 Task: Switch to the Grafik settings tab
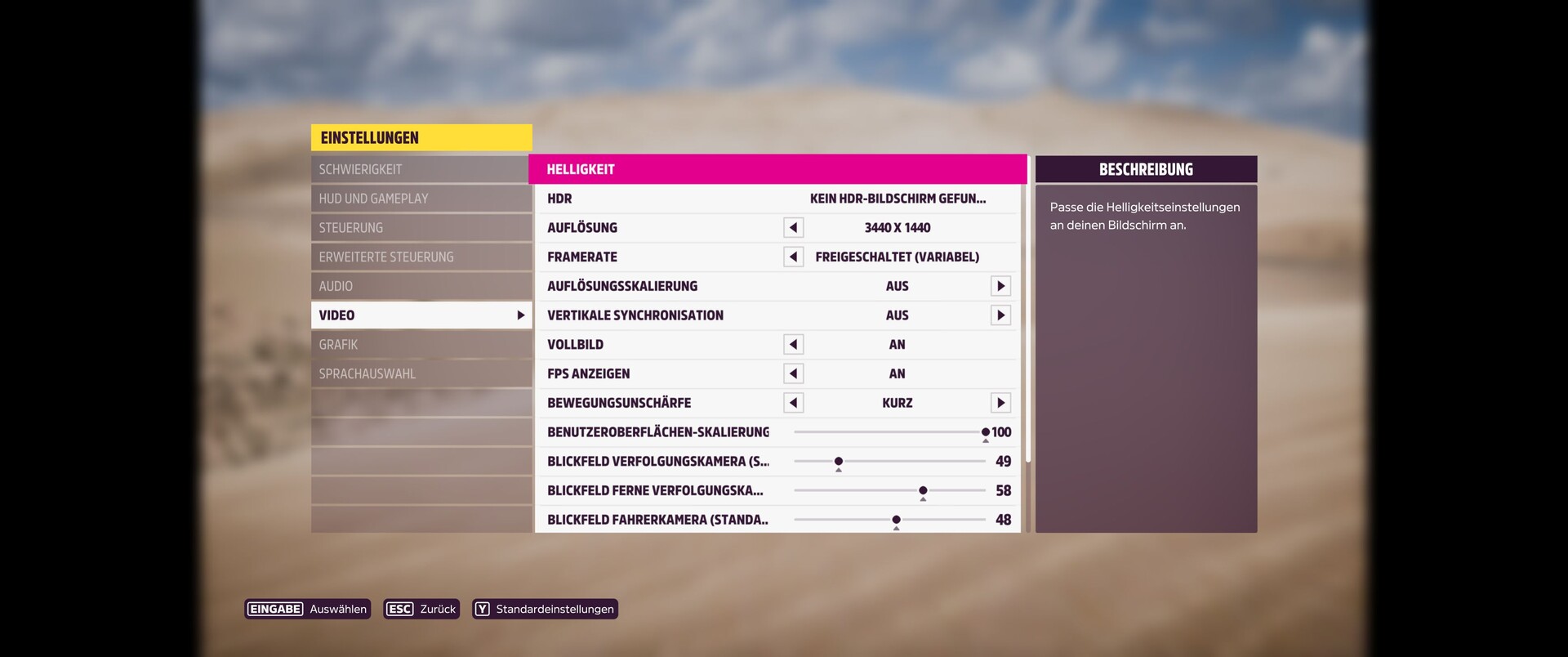click(x=421, y=344)
